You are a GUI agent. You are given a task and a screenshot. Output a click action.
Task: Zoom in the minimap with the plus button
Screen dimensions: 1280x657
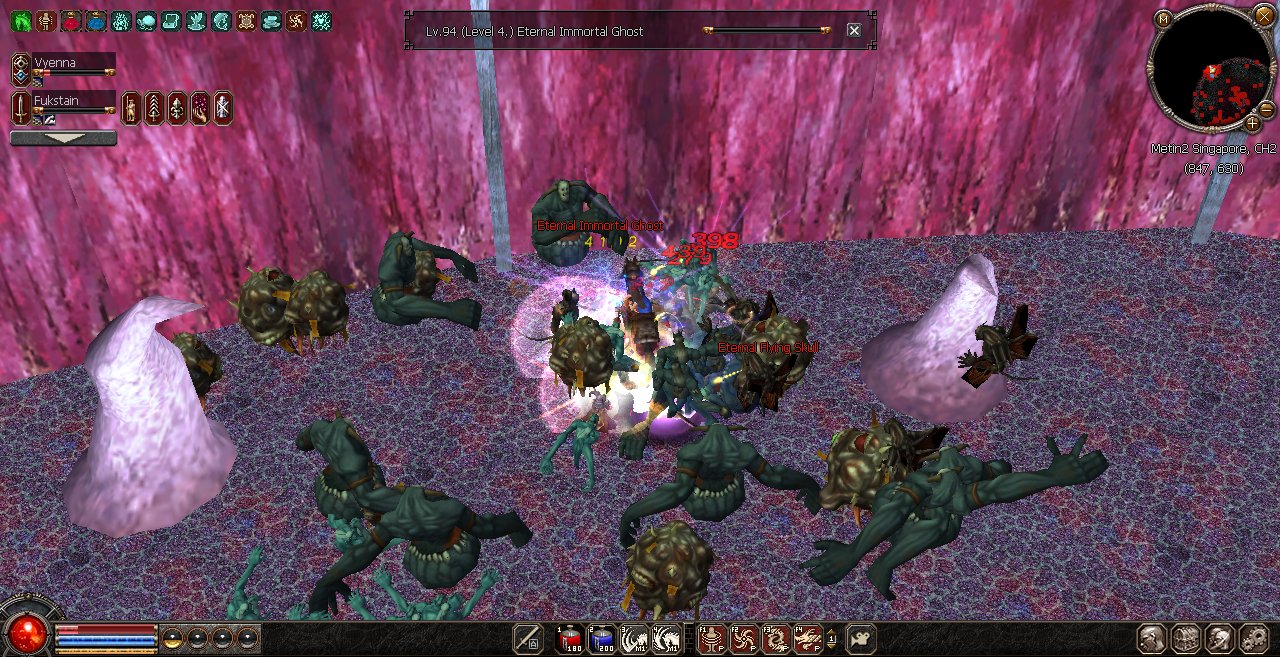pos(1252,124)
